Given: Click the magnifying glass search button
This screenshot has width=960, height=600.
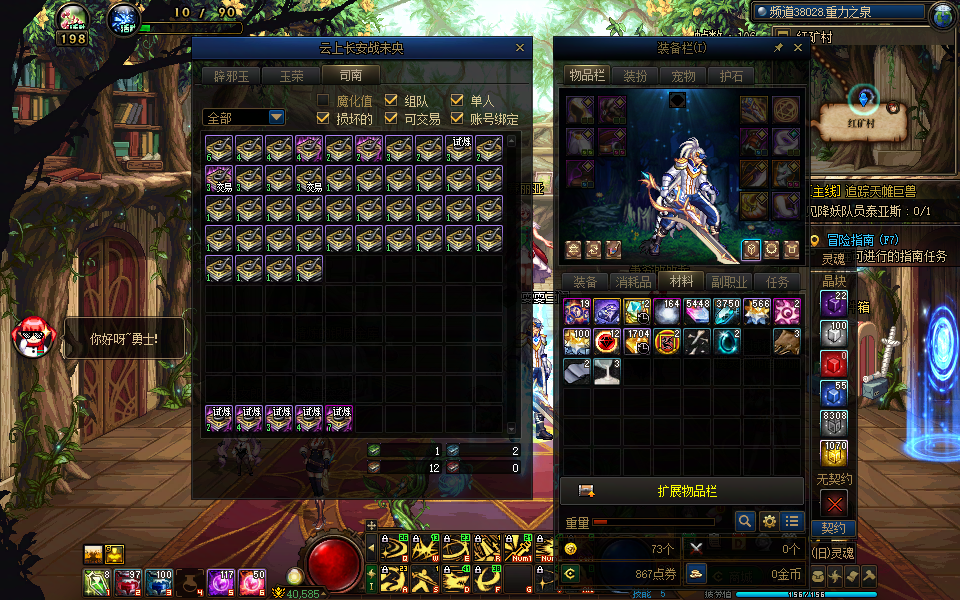Looking at the screenshot, I should [744, 521].
